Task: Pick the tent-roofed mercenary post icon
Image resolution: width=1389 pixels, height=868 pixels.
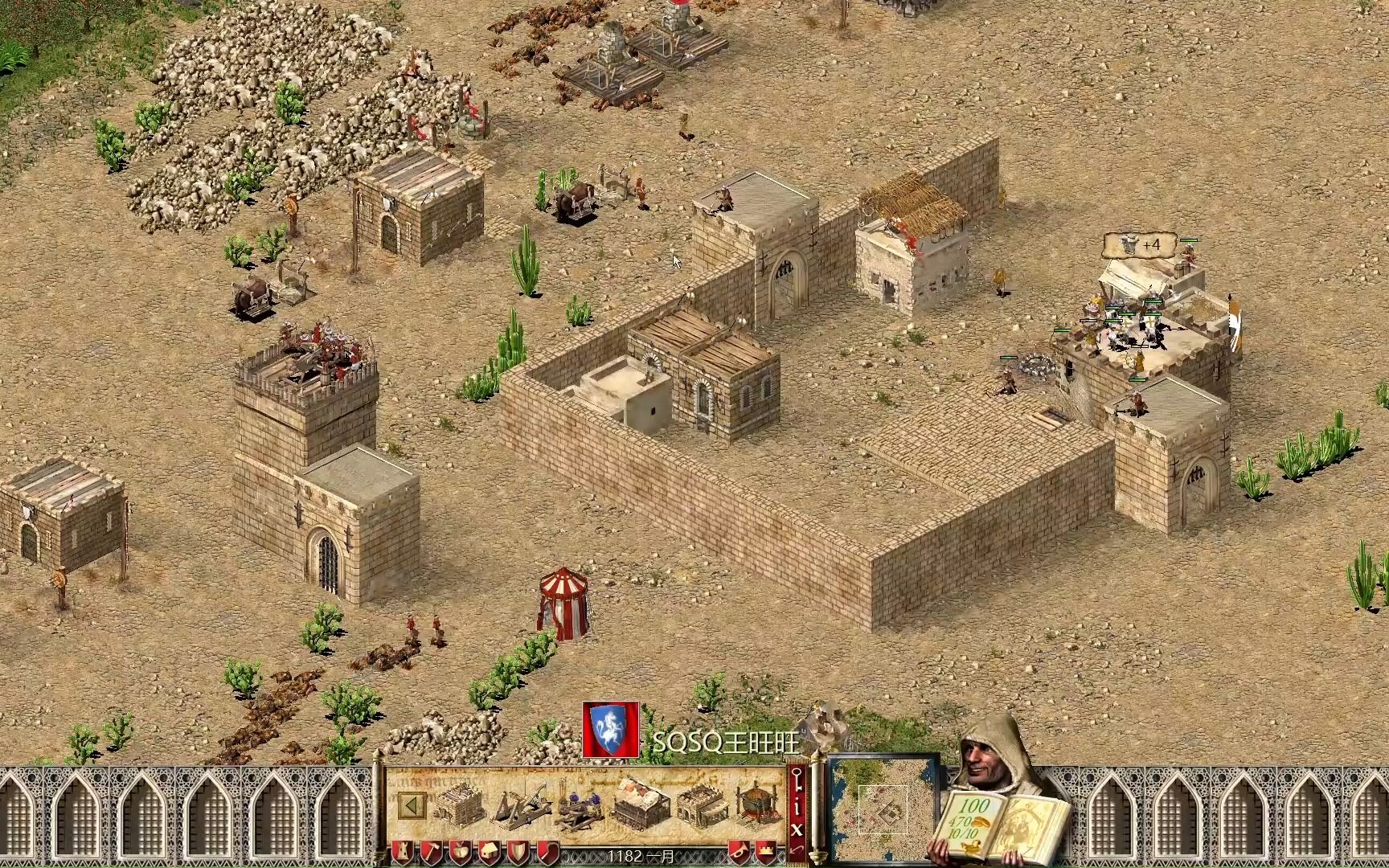Action: click(x=642, y=805)
